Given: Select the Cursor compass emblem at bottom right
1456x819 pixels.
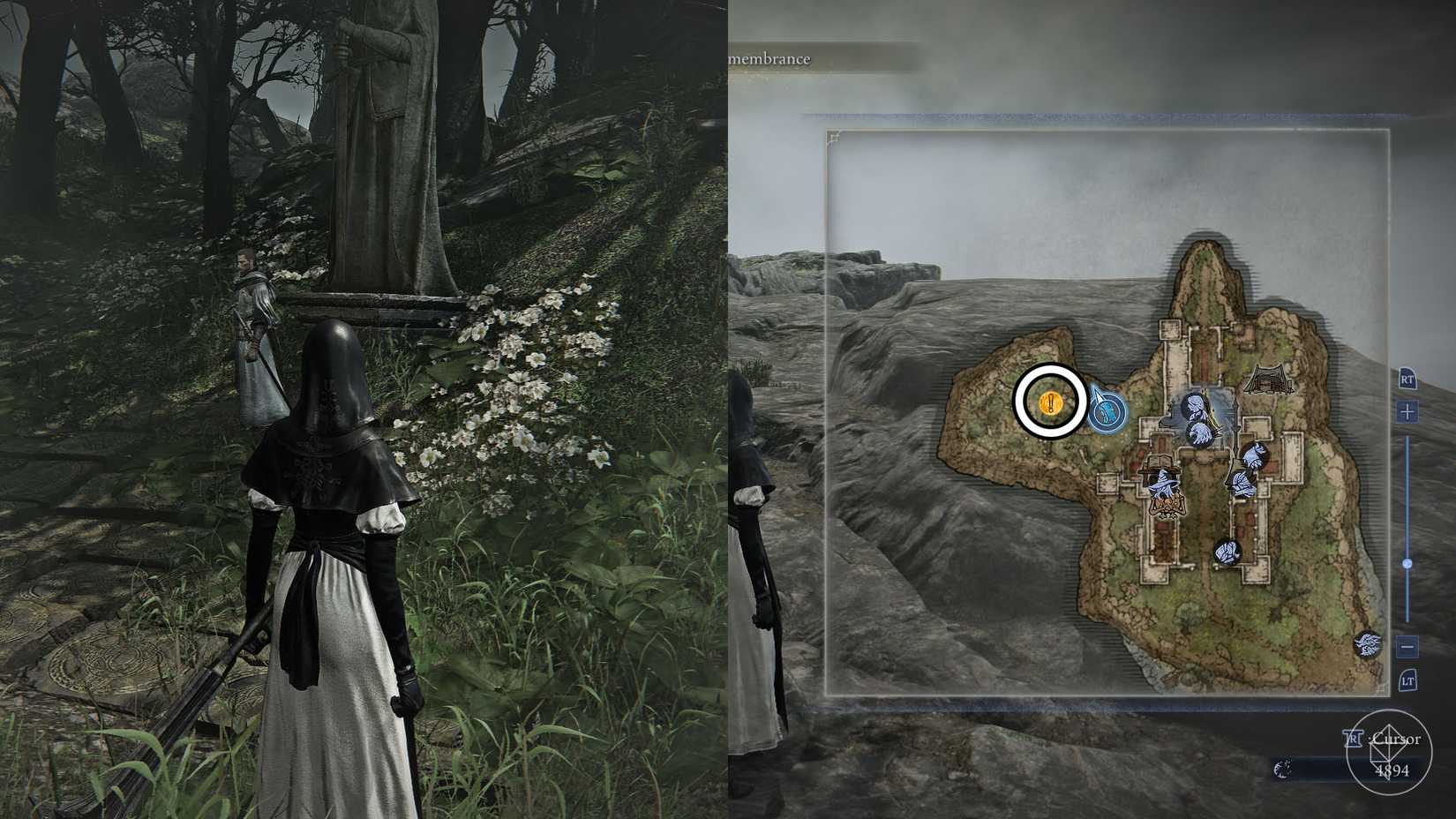Looking at the screenshot, I should (1390, 752).
